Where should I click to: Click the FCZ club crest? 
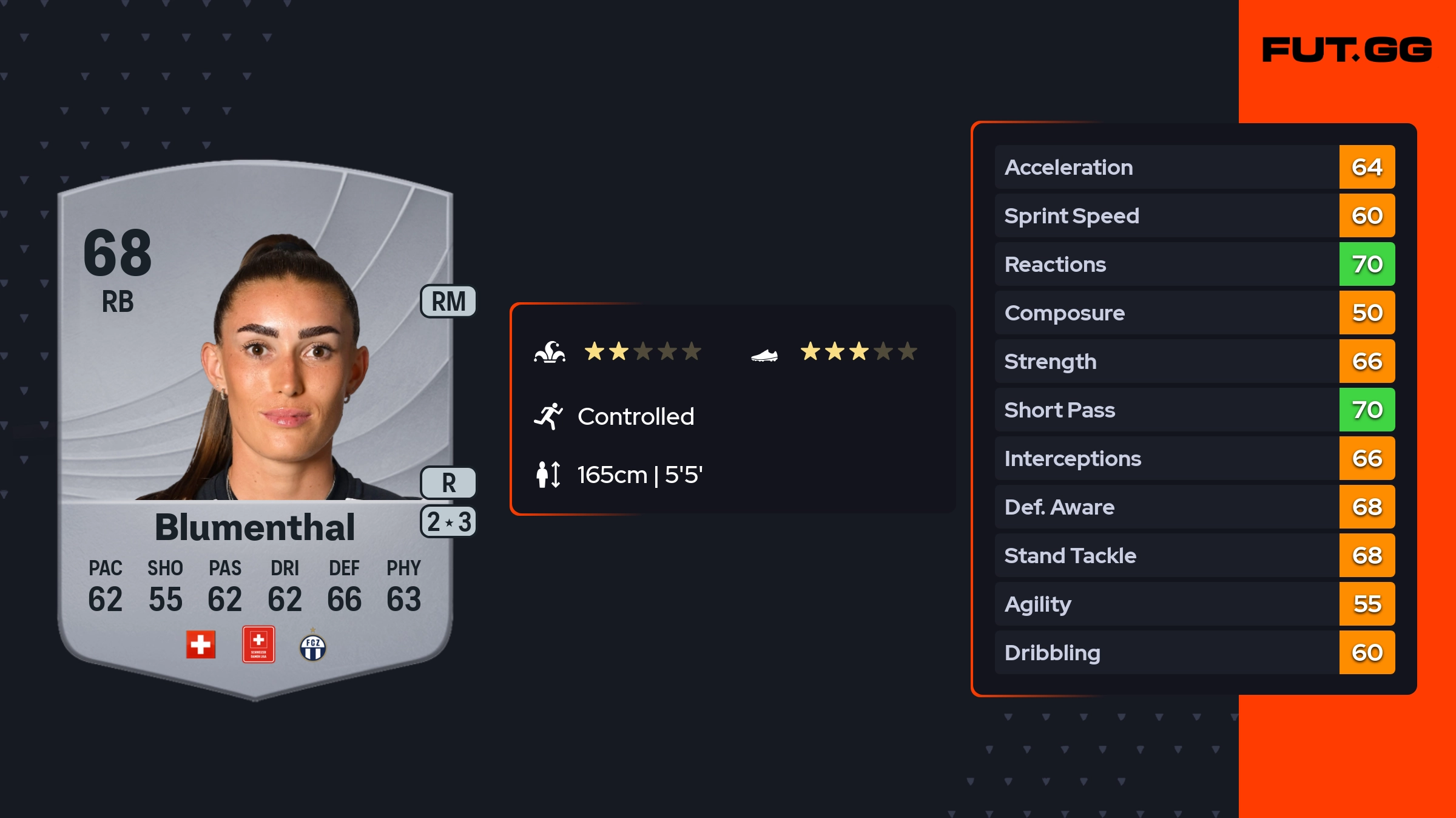coord(313,647)
